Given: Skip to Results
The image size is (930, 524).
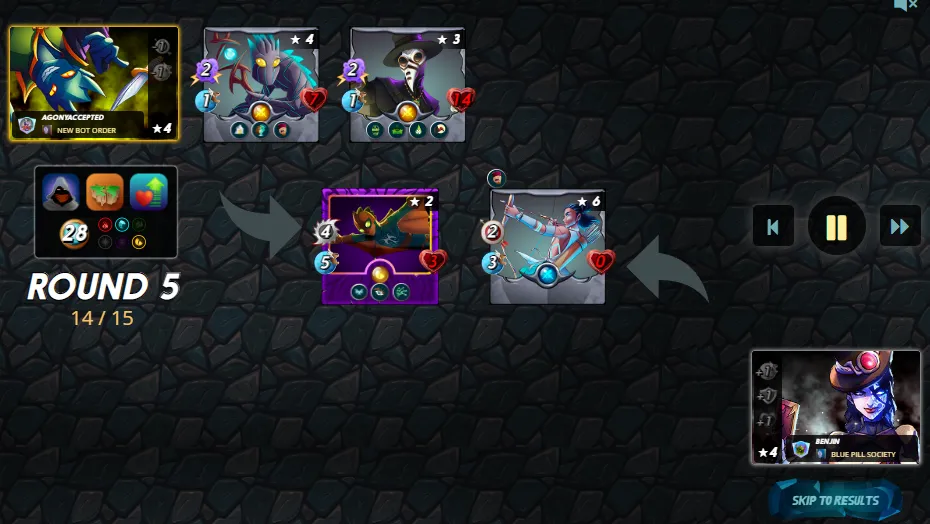Looking at the screenshot, I should point(836,500).
